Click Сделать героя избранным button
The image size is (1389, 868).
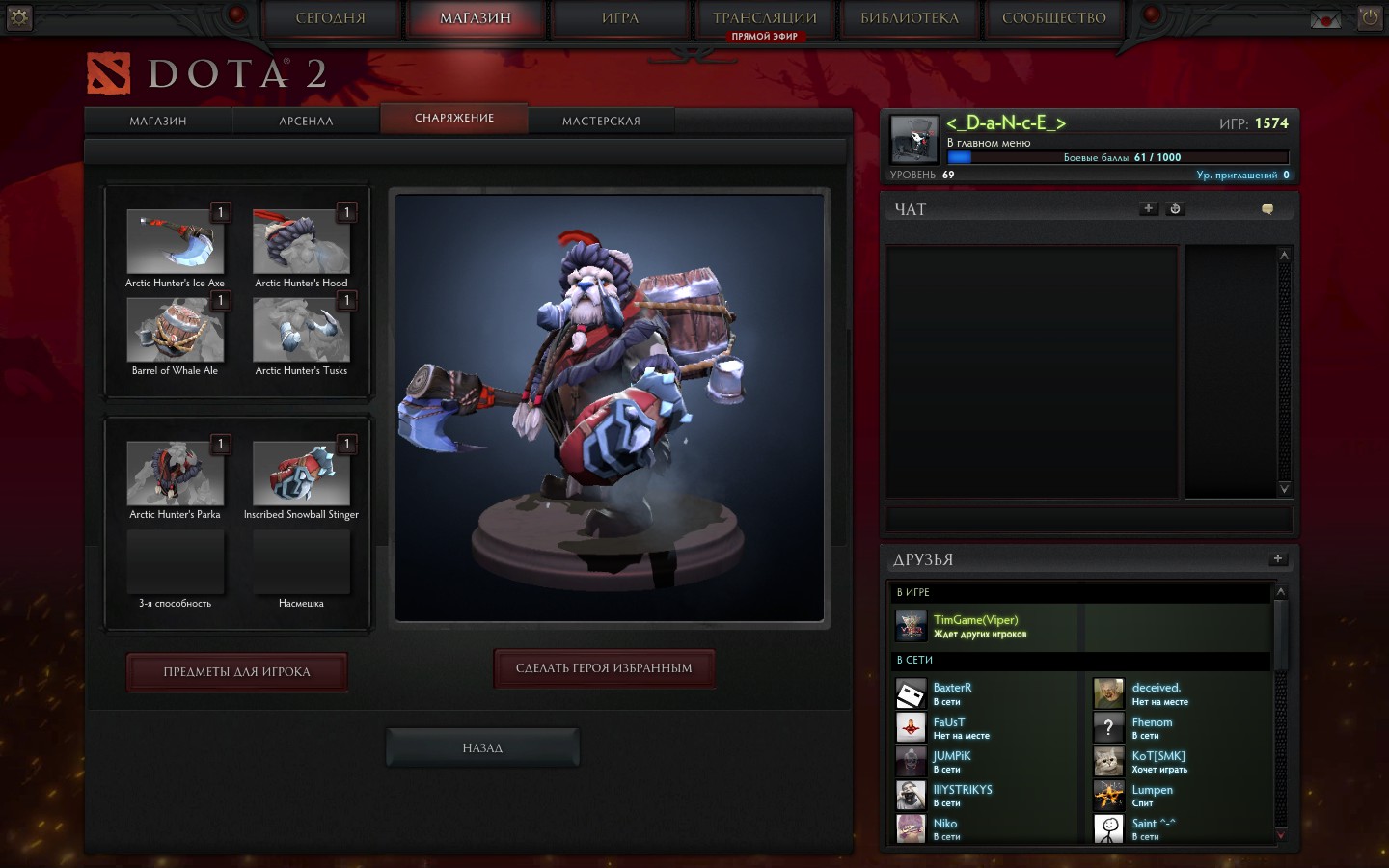click(604, 667)
